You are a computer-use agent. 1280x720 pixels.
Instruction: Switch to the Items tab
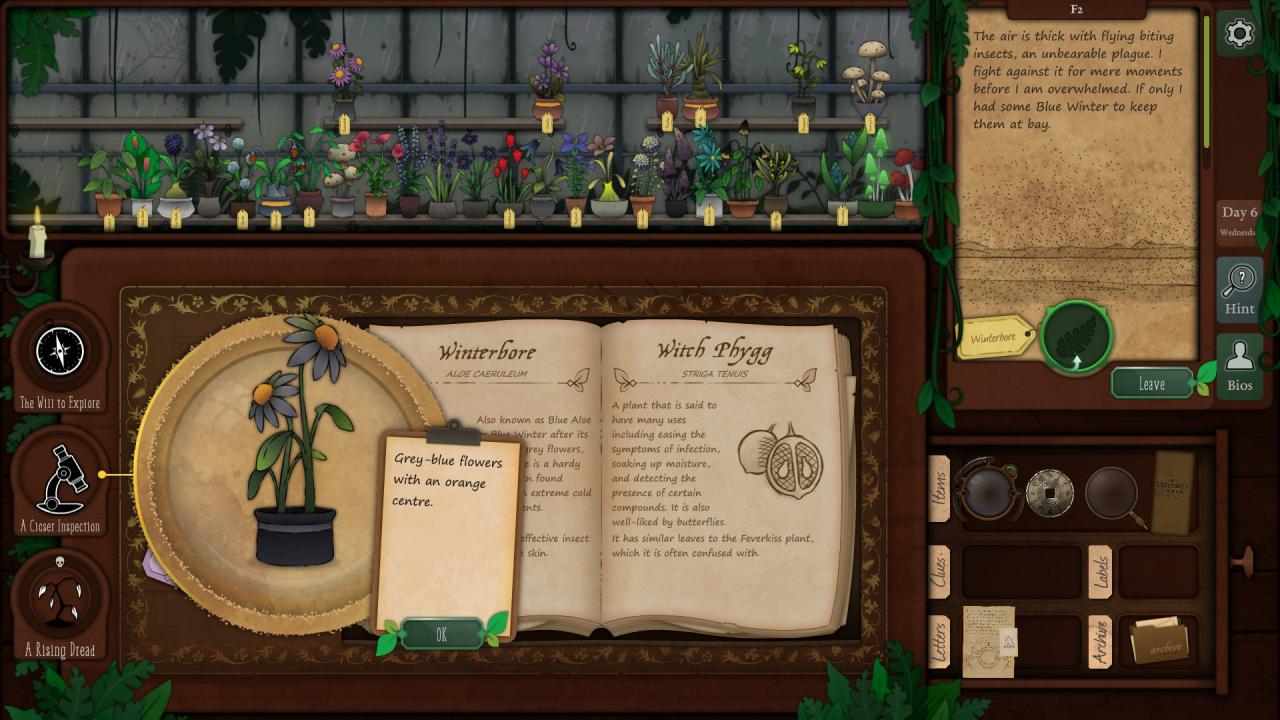click(x=939, y=489)
